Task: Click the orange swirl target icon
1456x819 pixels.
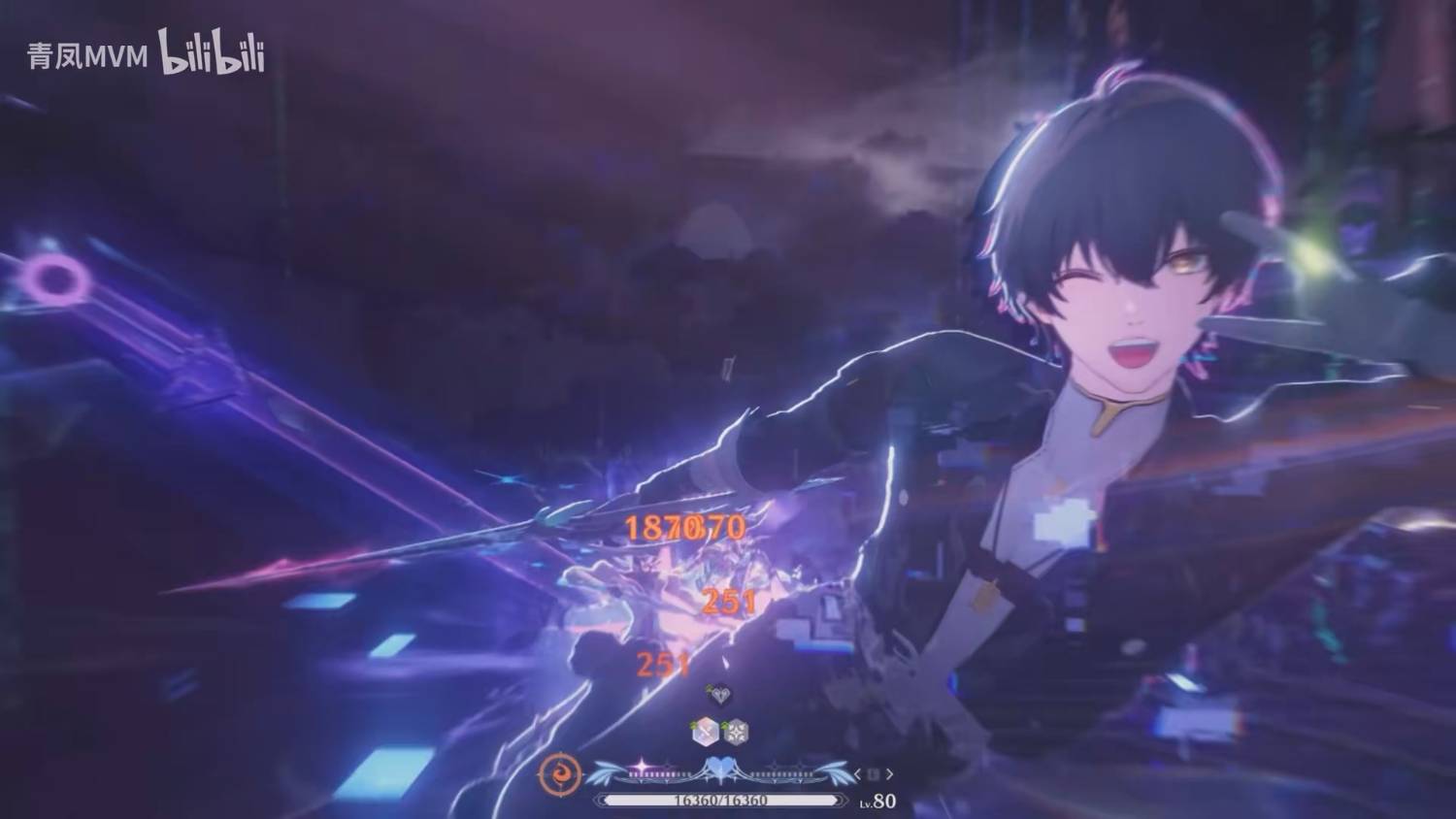Action: [560, 774]
